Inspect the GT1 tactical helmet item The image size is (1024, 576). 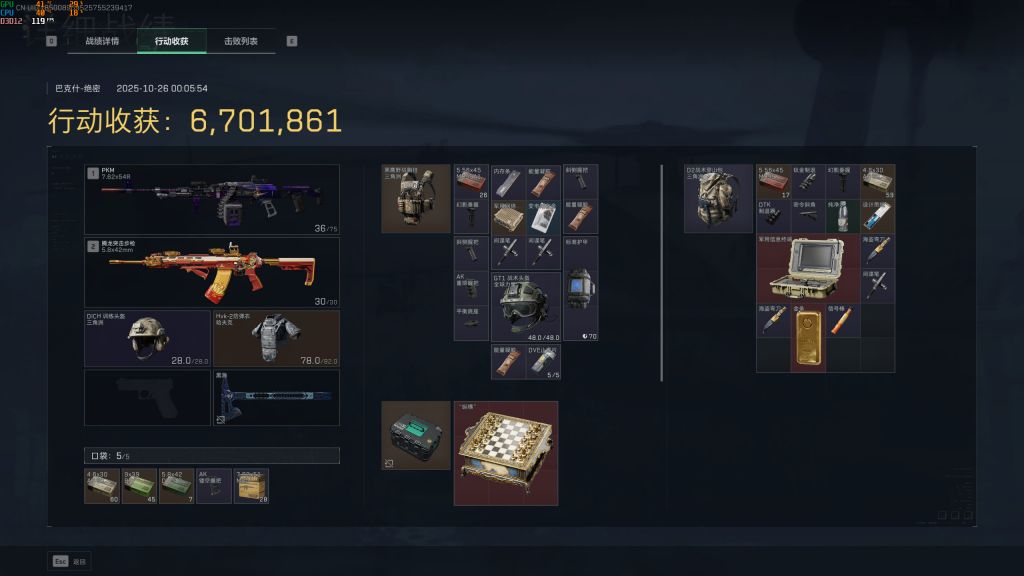(526, 305)
